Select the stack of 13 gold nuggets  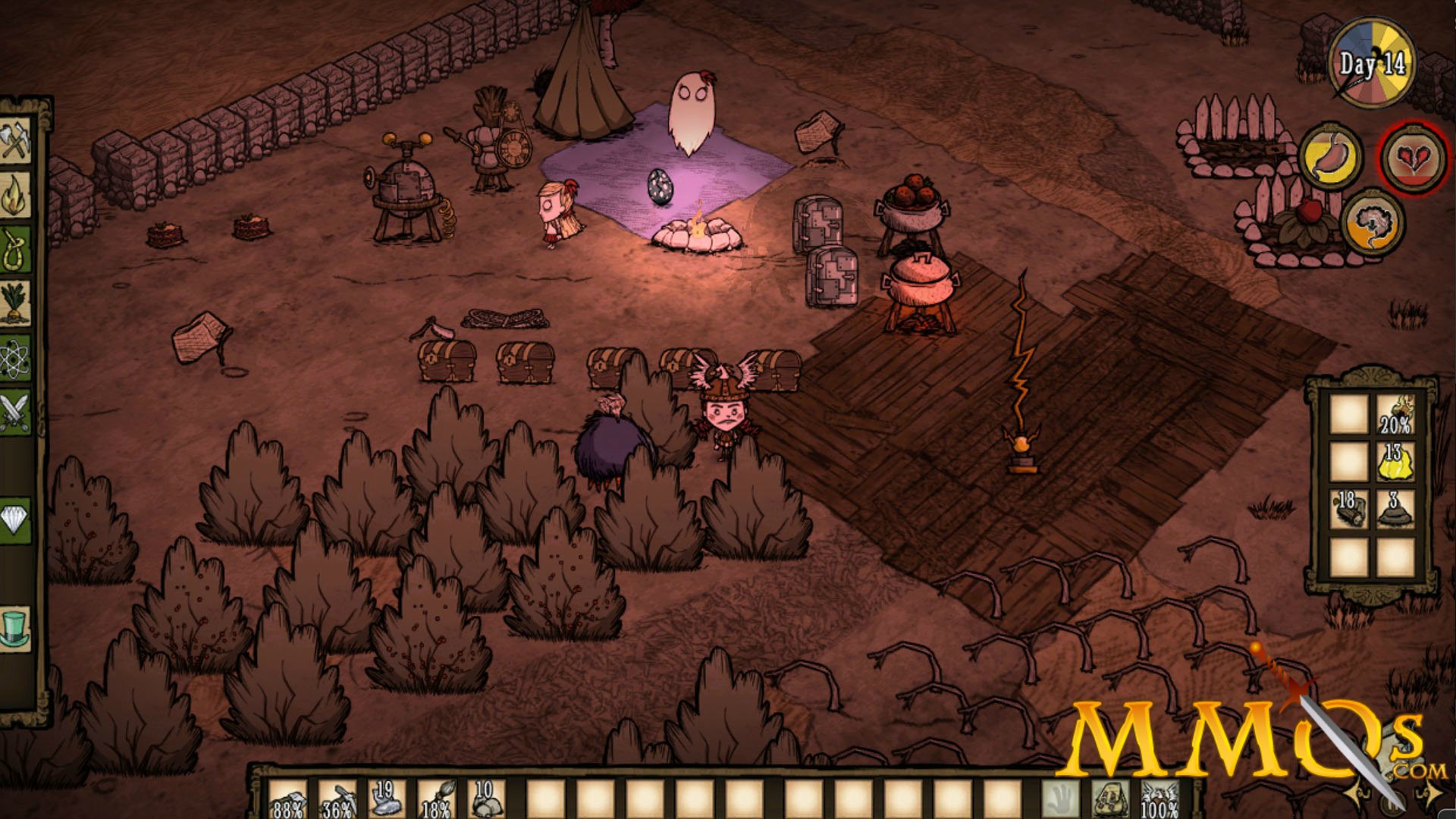pyautogui.click(x=1394, y=462)
